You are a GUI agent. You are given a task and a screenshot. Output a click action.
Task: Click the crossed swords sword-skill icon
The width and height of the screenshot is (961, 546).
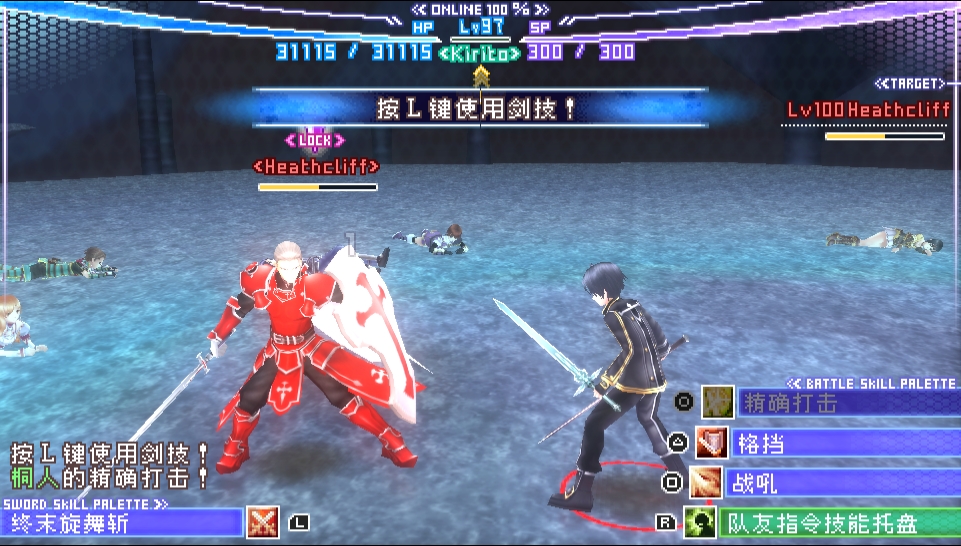(x=262, y=522)
